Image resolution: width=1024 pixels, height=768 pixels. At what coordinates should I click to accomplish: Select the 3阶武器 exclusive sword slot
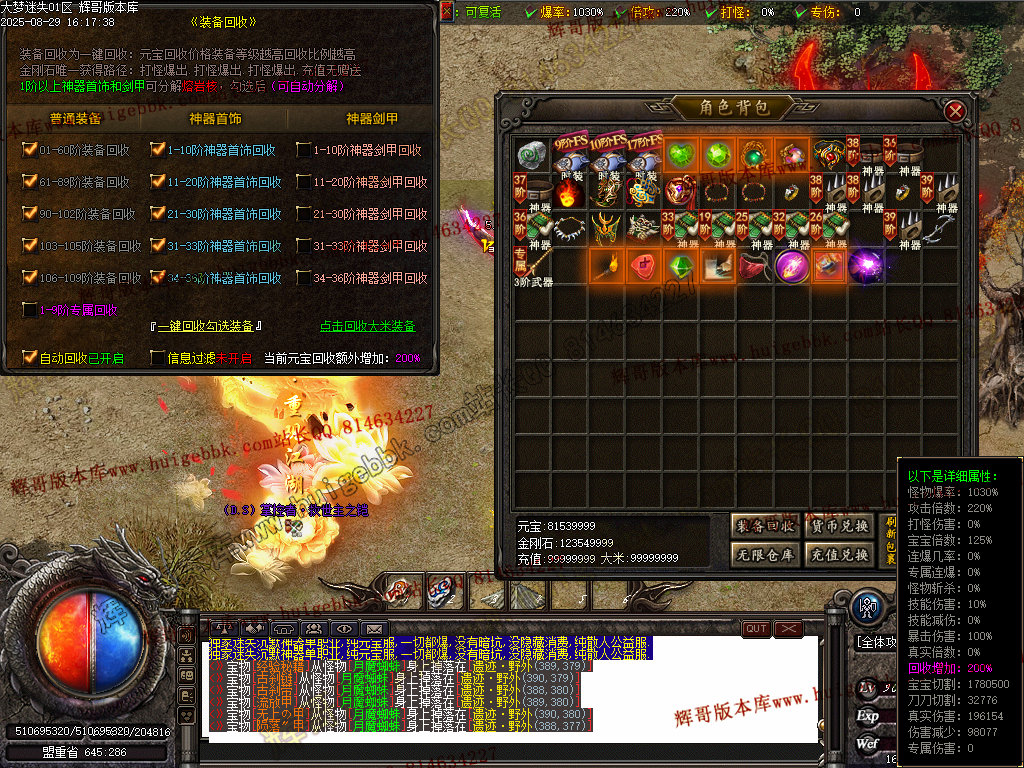click(x=532, y=267)
